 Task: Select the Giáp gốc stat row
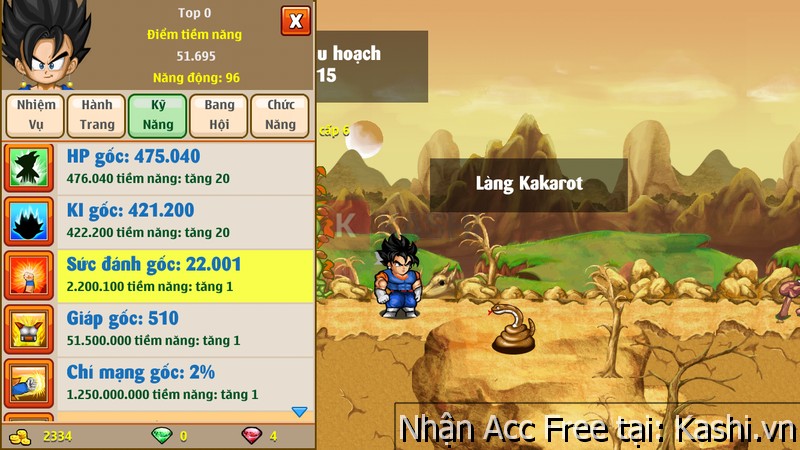coord(160,329)
